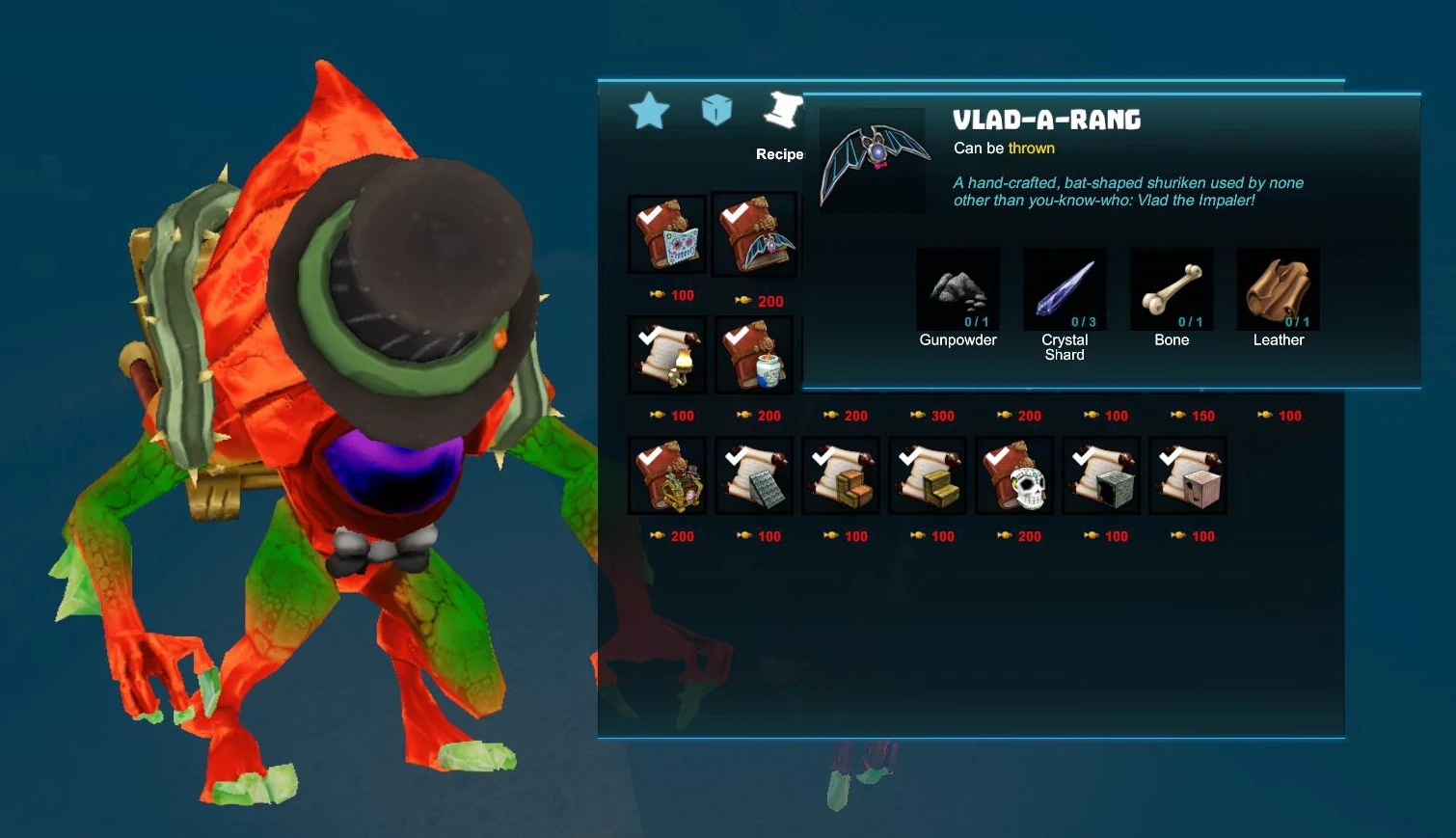The image size is (1456, 838).
Task: Open the scroll Recipes tab icon
Action: [783, 108]
